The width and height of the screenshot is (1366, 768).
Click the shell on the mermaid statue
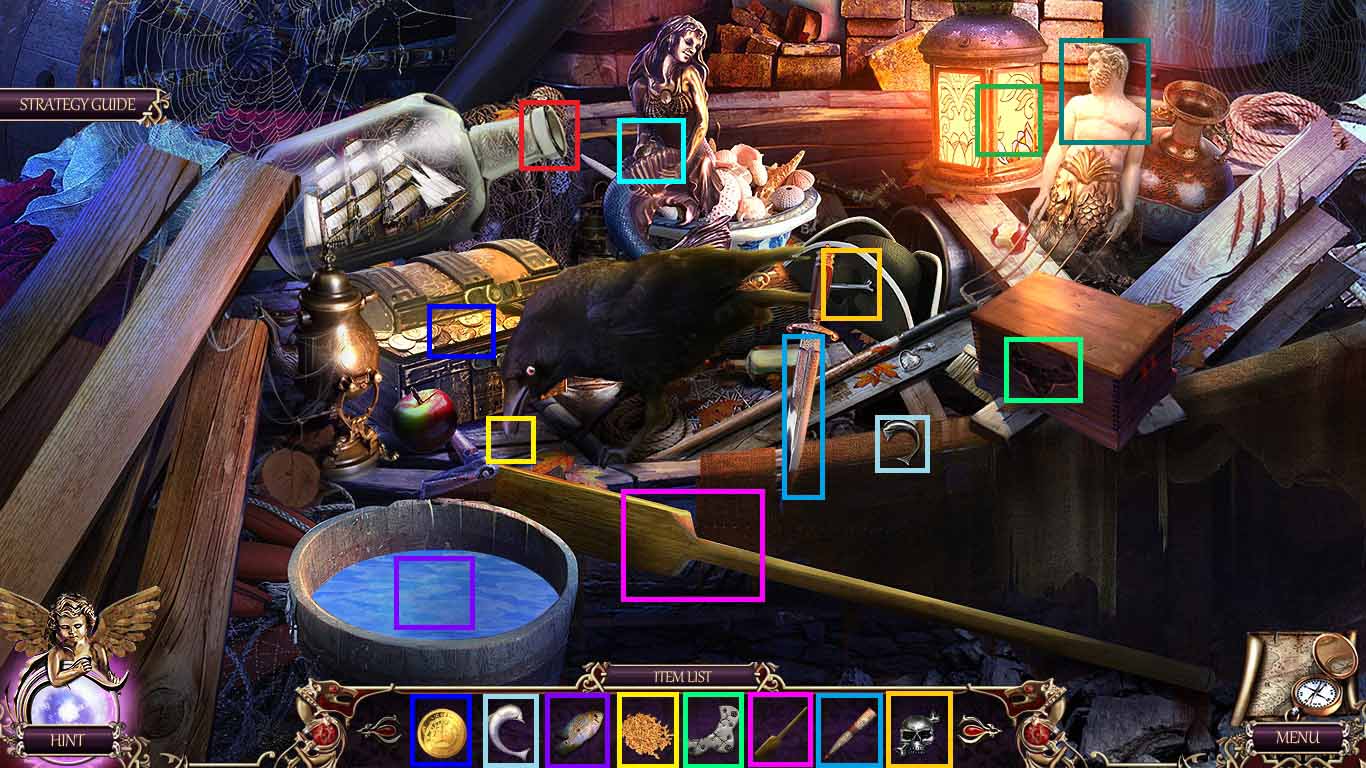tap(653, 152)
